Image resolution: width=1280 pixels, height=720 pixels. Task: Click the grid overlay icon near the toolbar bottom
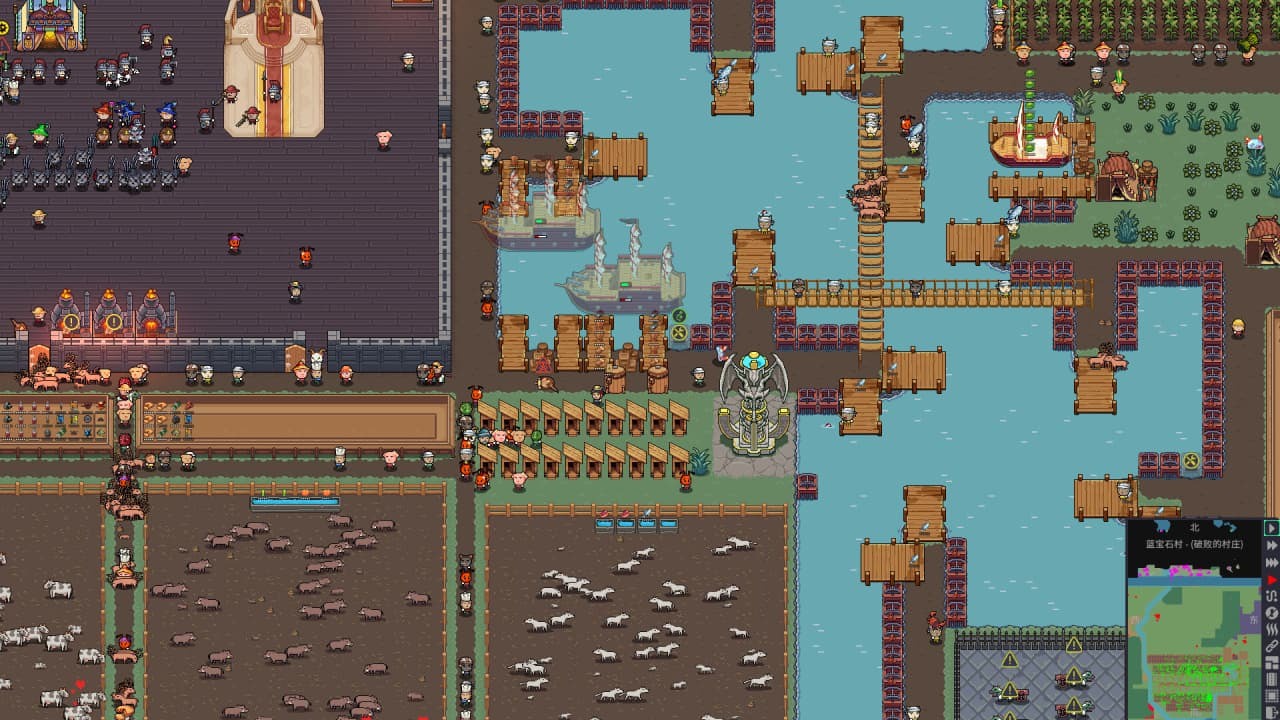pos(1271,678)
